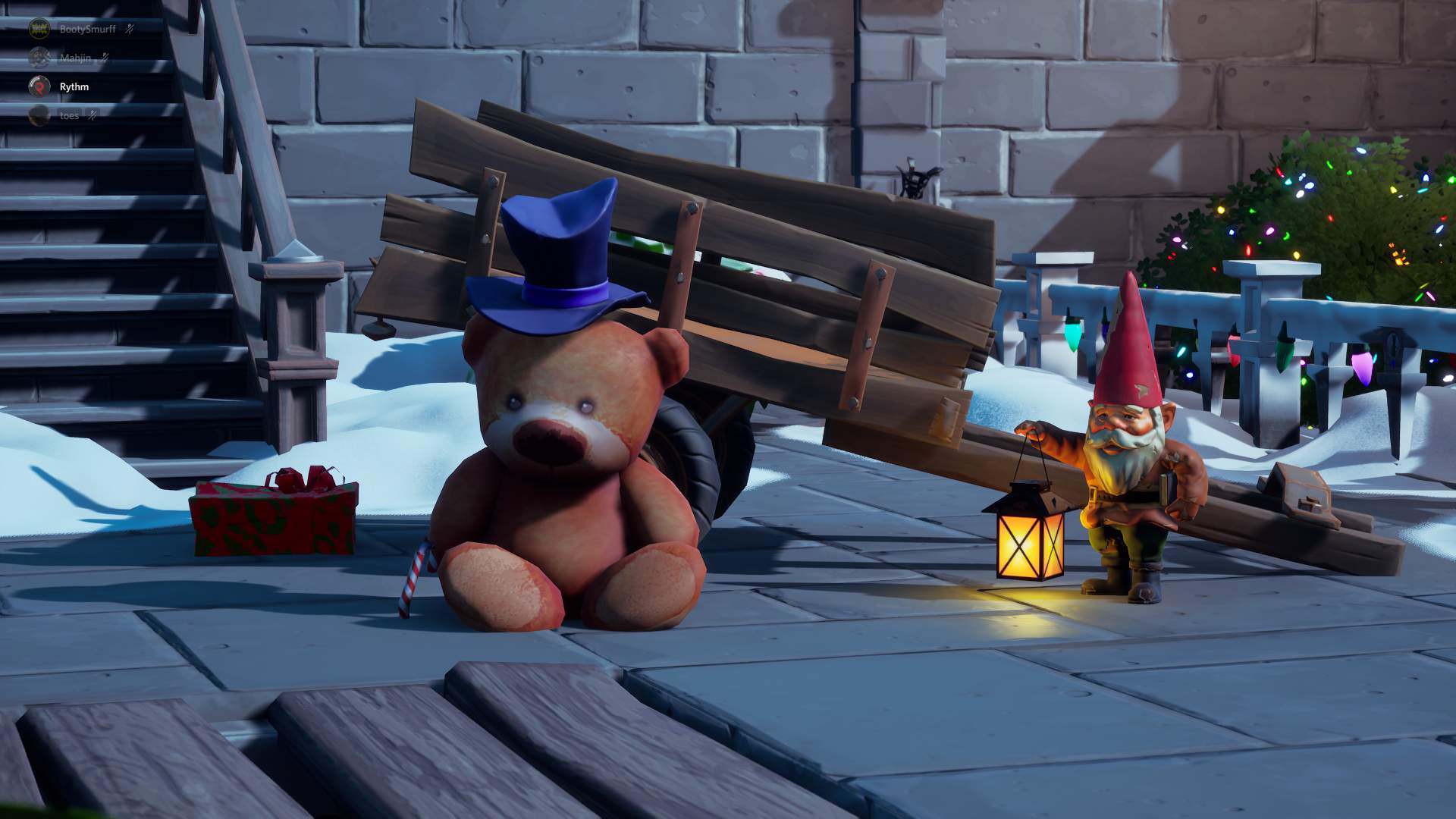1456x819 pixels.
Task: Select the username BootySmurff
Action: (87, 27)
